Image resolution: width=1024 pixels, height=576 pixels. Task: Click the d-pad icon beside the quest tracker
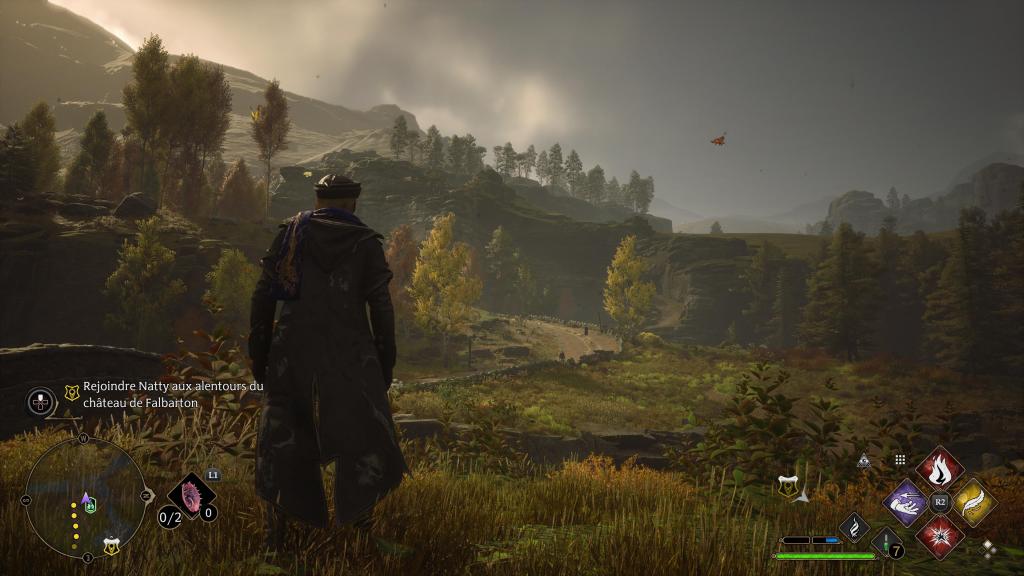click(39, 402)
